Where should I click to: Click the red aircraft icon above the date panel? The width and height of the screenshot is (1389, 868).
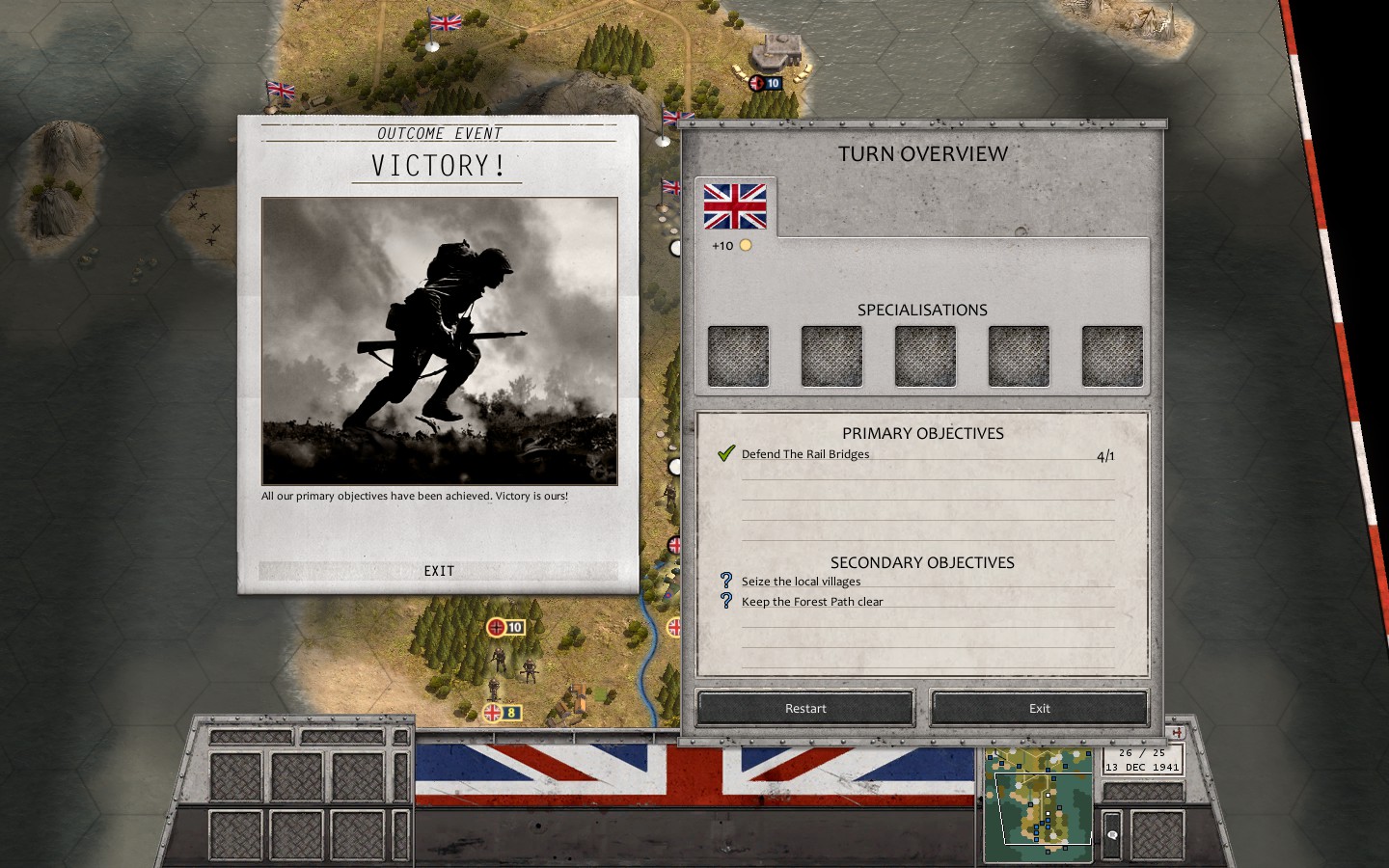click(1177, 732)
